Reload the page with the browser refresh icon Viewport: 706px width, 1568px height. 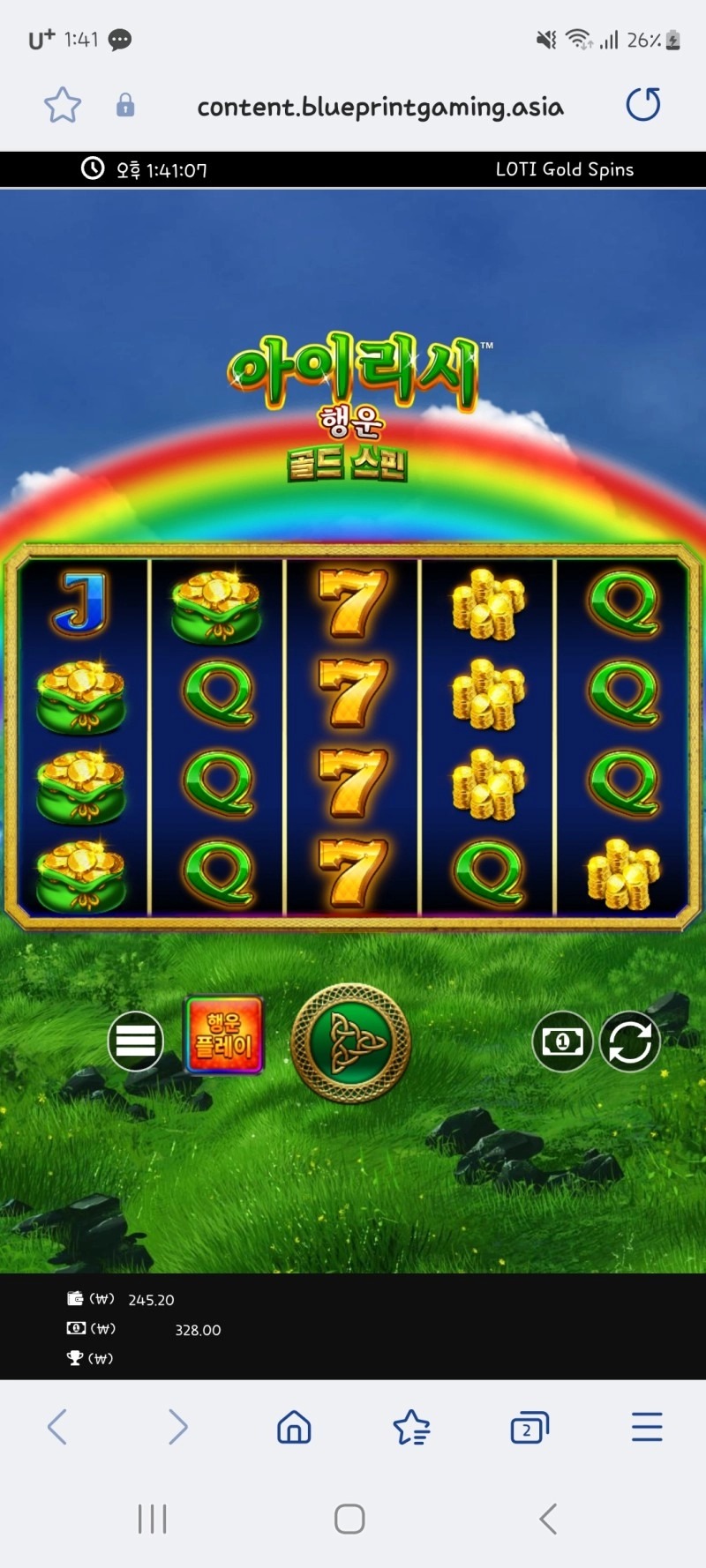(643, 105)
